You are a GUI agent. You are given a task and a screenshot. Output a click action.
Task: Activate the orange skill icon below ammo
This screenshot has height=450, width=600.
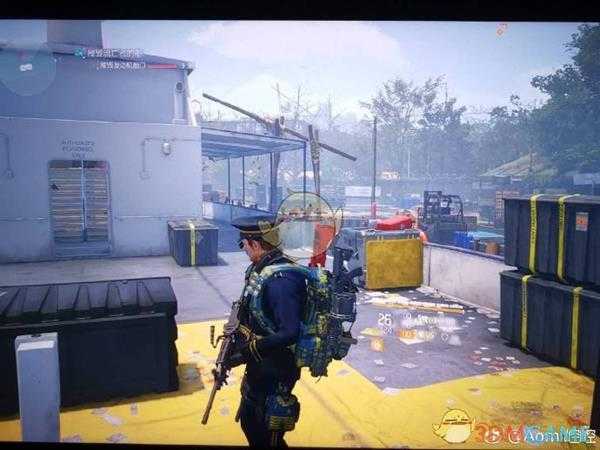(378, 345)
